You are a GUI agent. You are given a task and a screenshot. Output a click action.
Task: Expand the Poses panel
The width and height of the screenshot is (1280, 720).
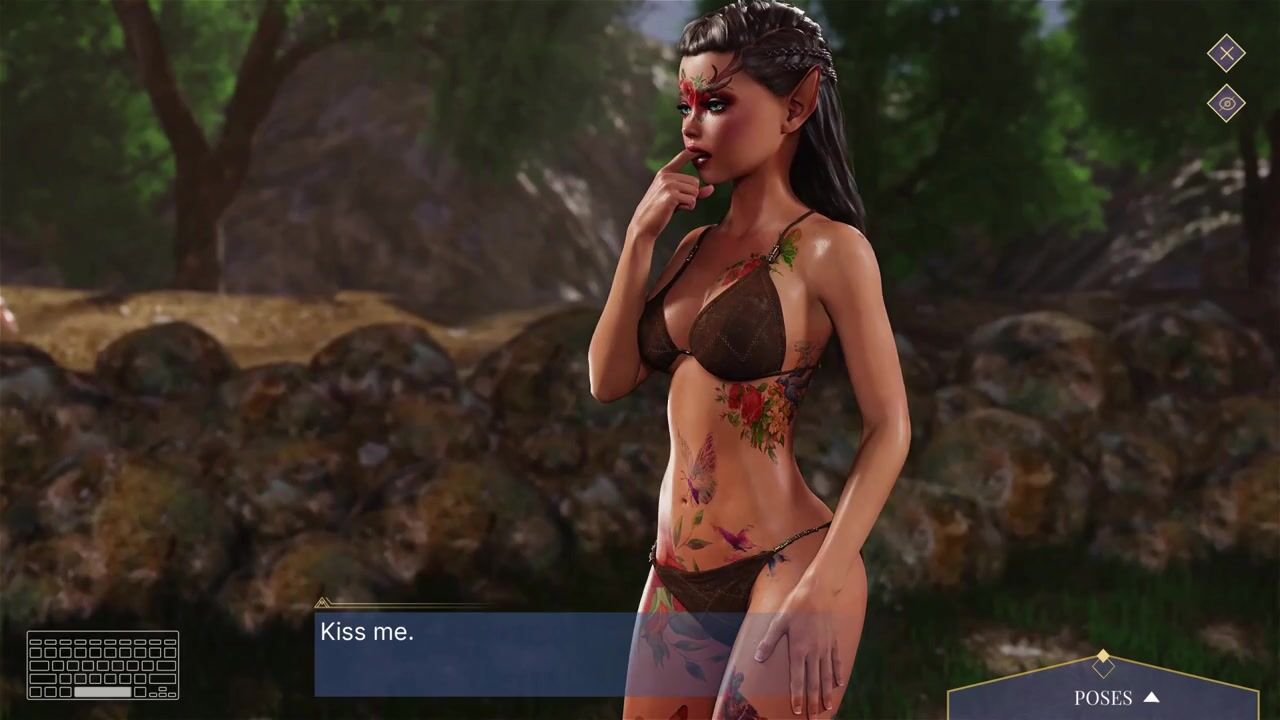1115,697
